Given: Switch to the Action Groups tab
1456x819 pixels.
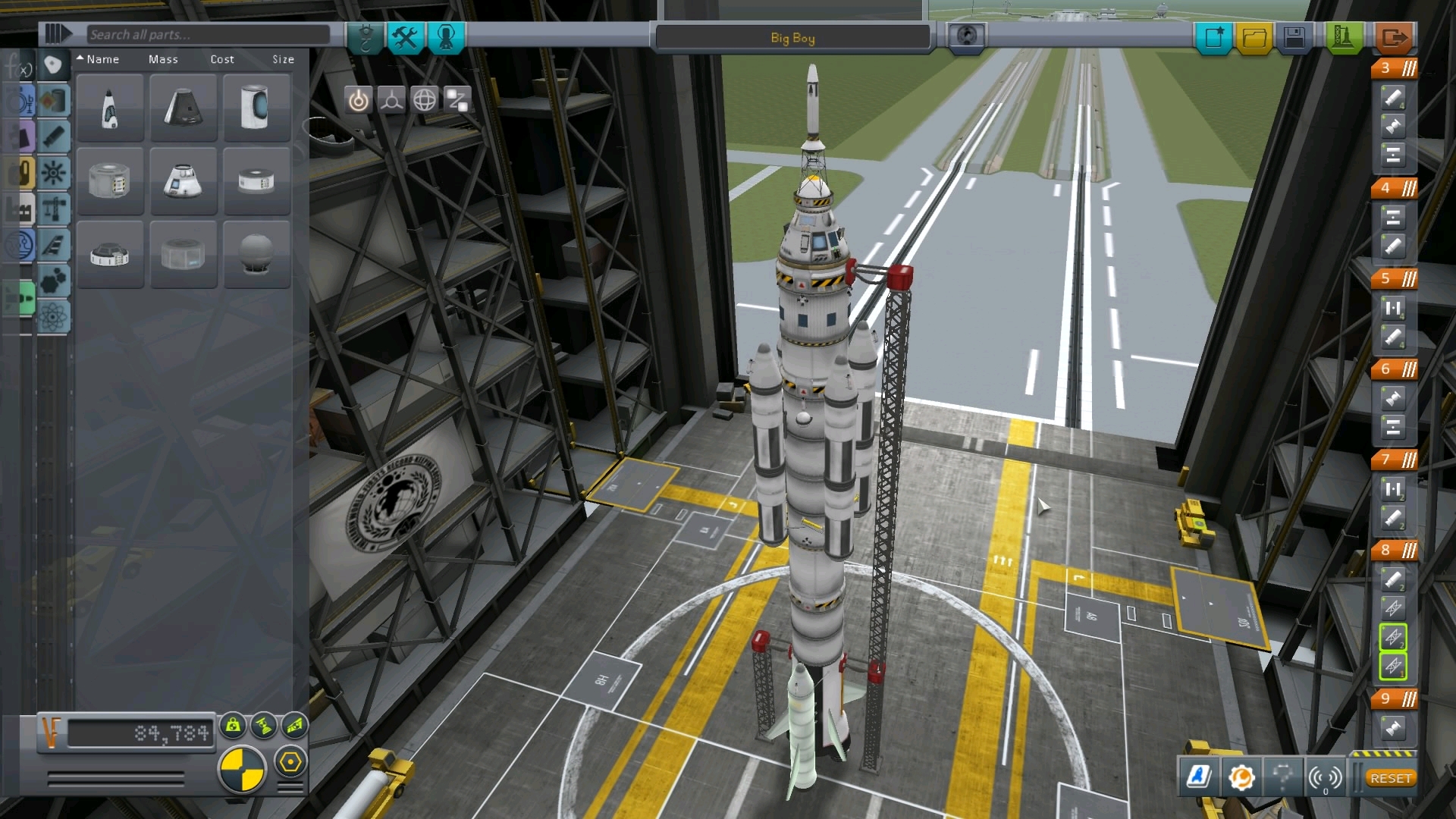Looking at the screenshot, I should [406, 38].
